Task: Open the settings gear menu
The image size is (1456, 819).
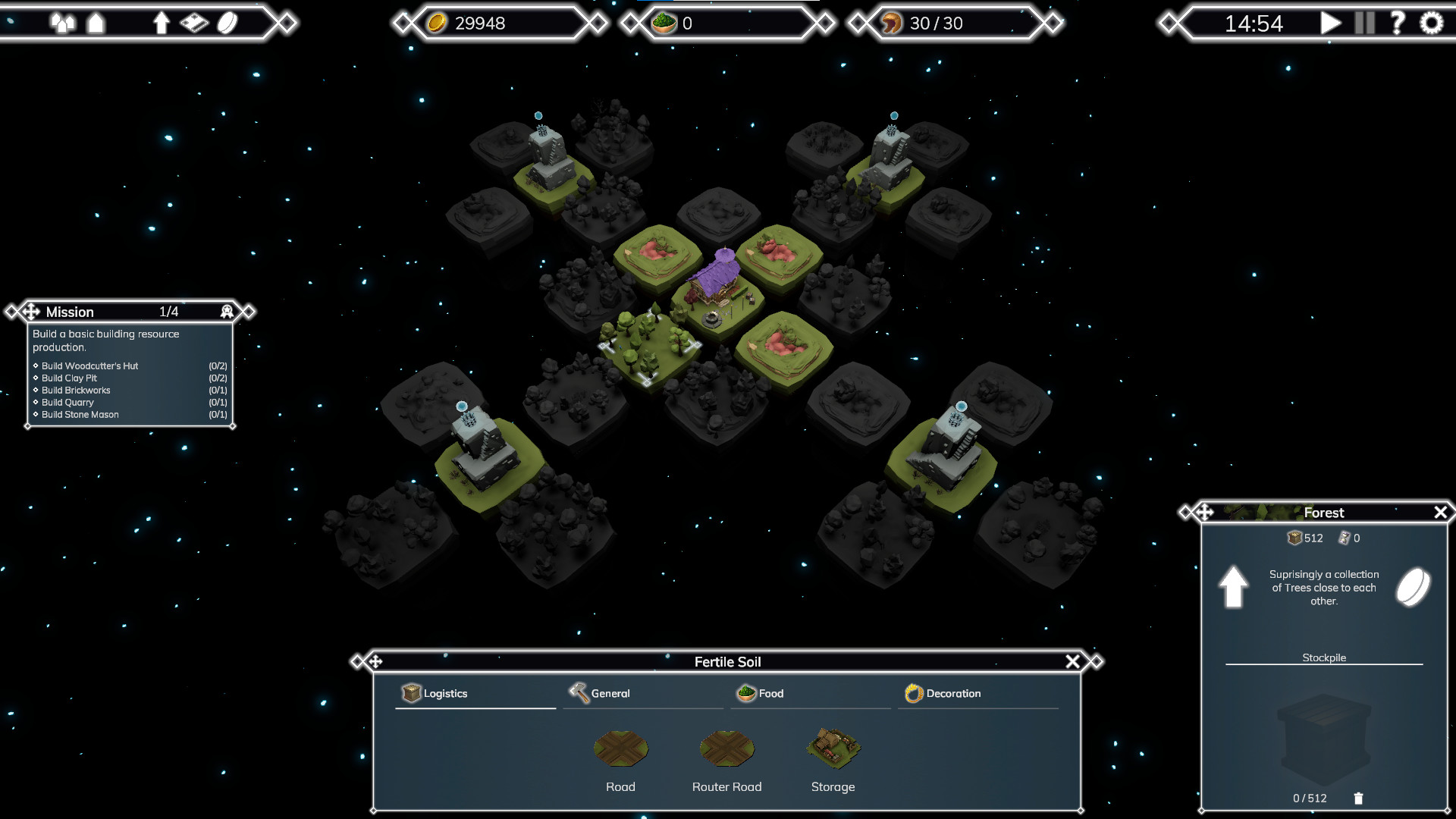Action: click(x=1429, y=24)
